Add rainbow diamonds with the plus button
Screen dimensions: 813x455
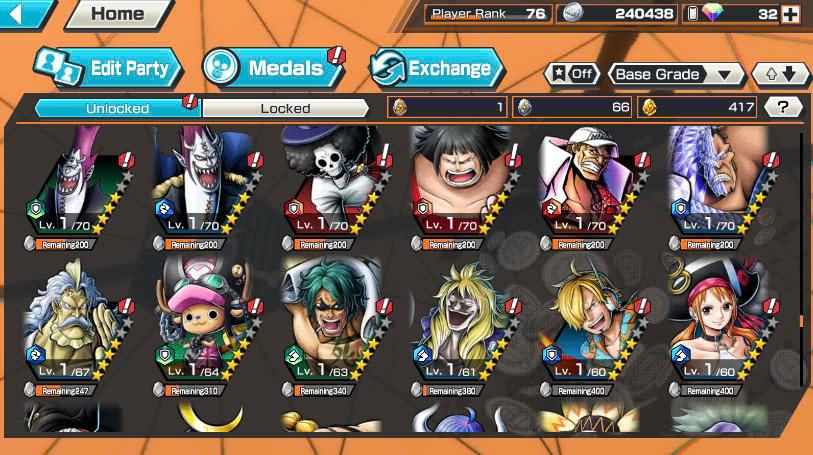point(791,14)
